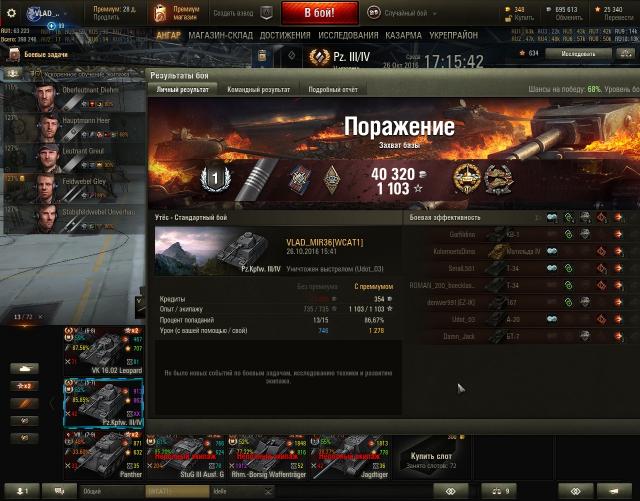640x501 pixels.
Task: Buy a new slot via Купить слот
Action: pos(428,456)
